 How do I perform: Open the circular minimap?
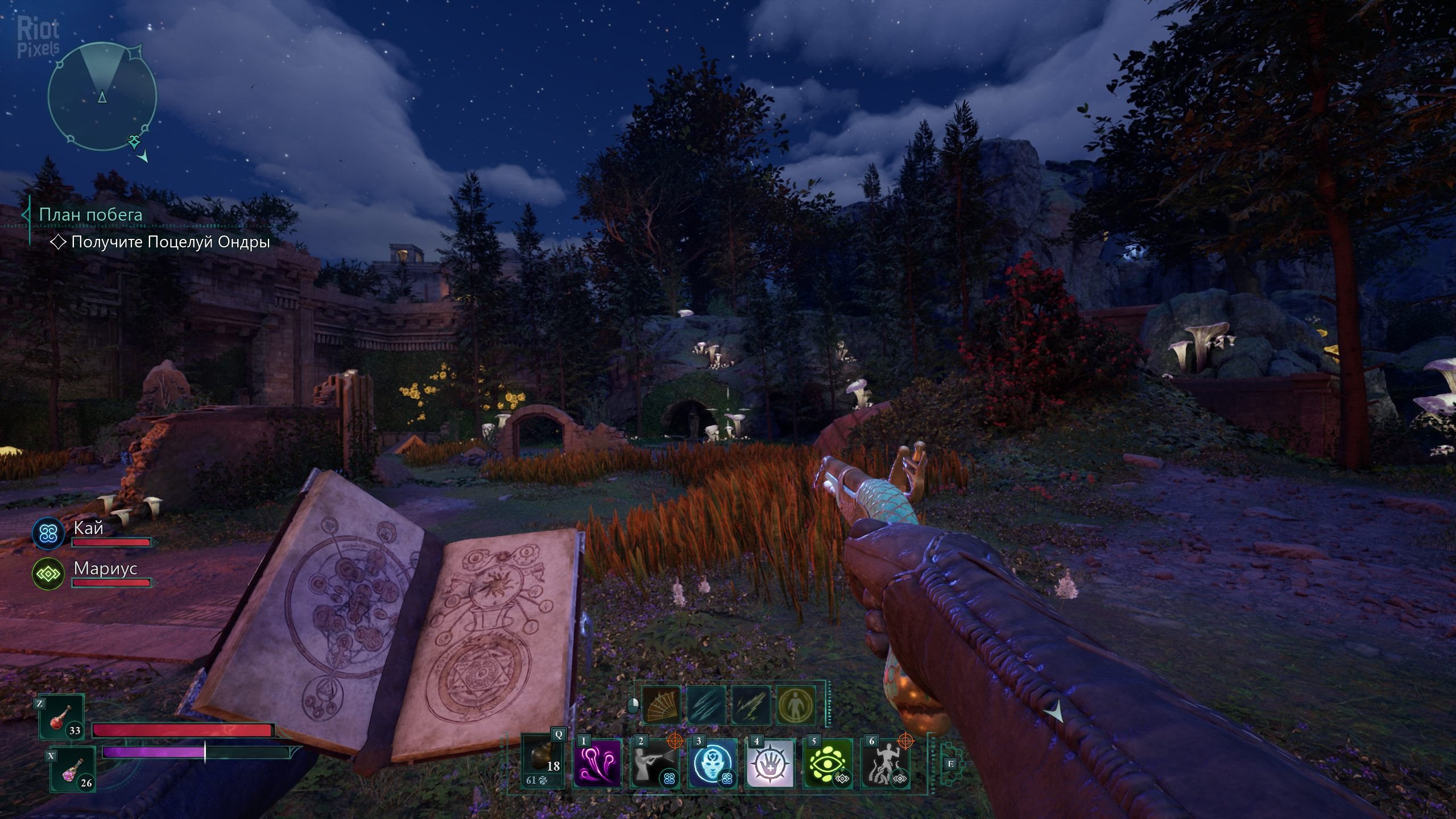click(102, 97)
